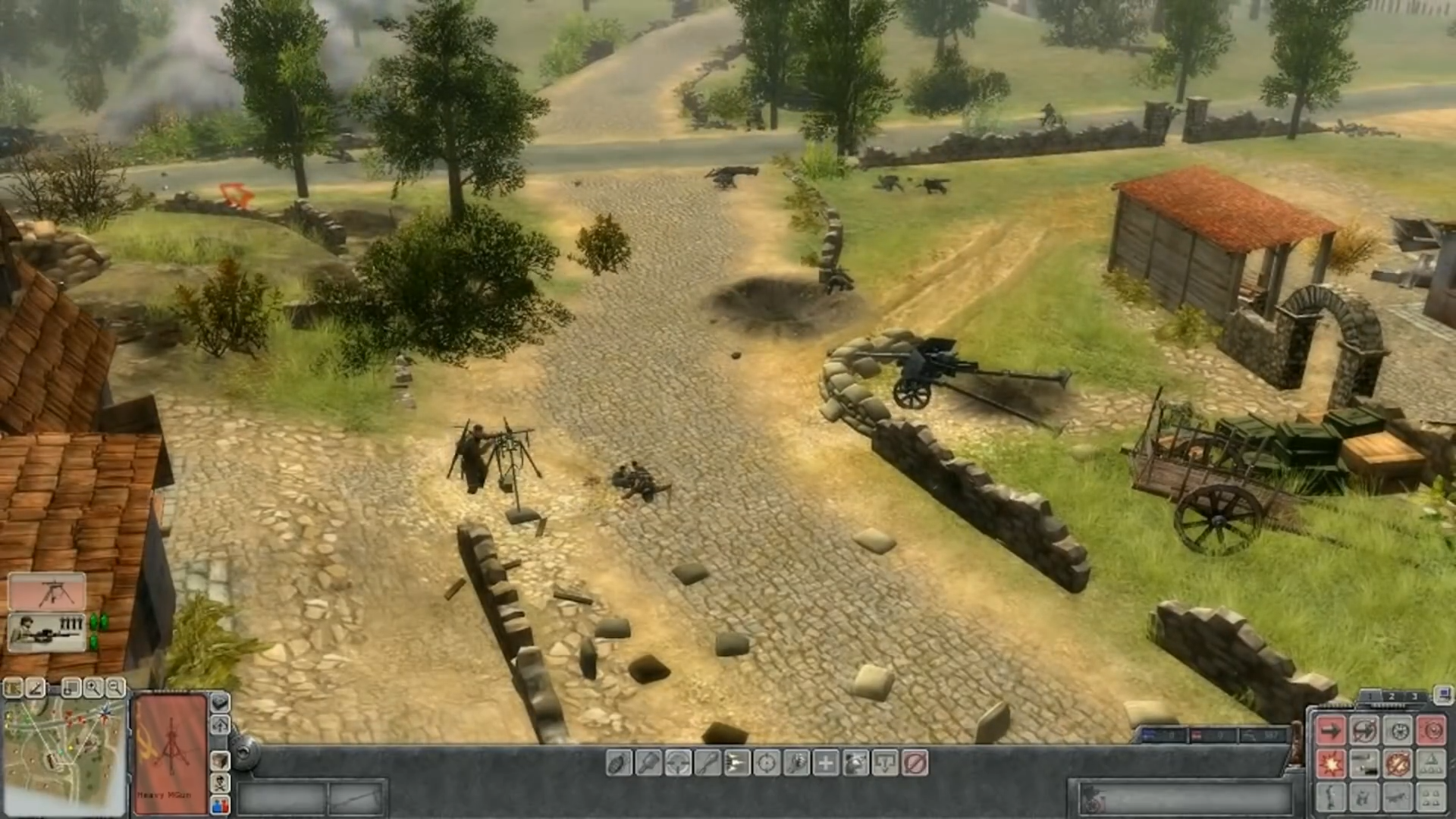Select the machine gun squad card
1456x819 pixels.
pos(47,591)
